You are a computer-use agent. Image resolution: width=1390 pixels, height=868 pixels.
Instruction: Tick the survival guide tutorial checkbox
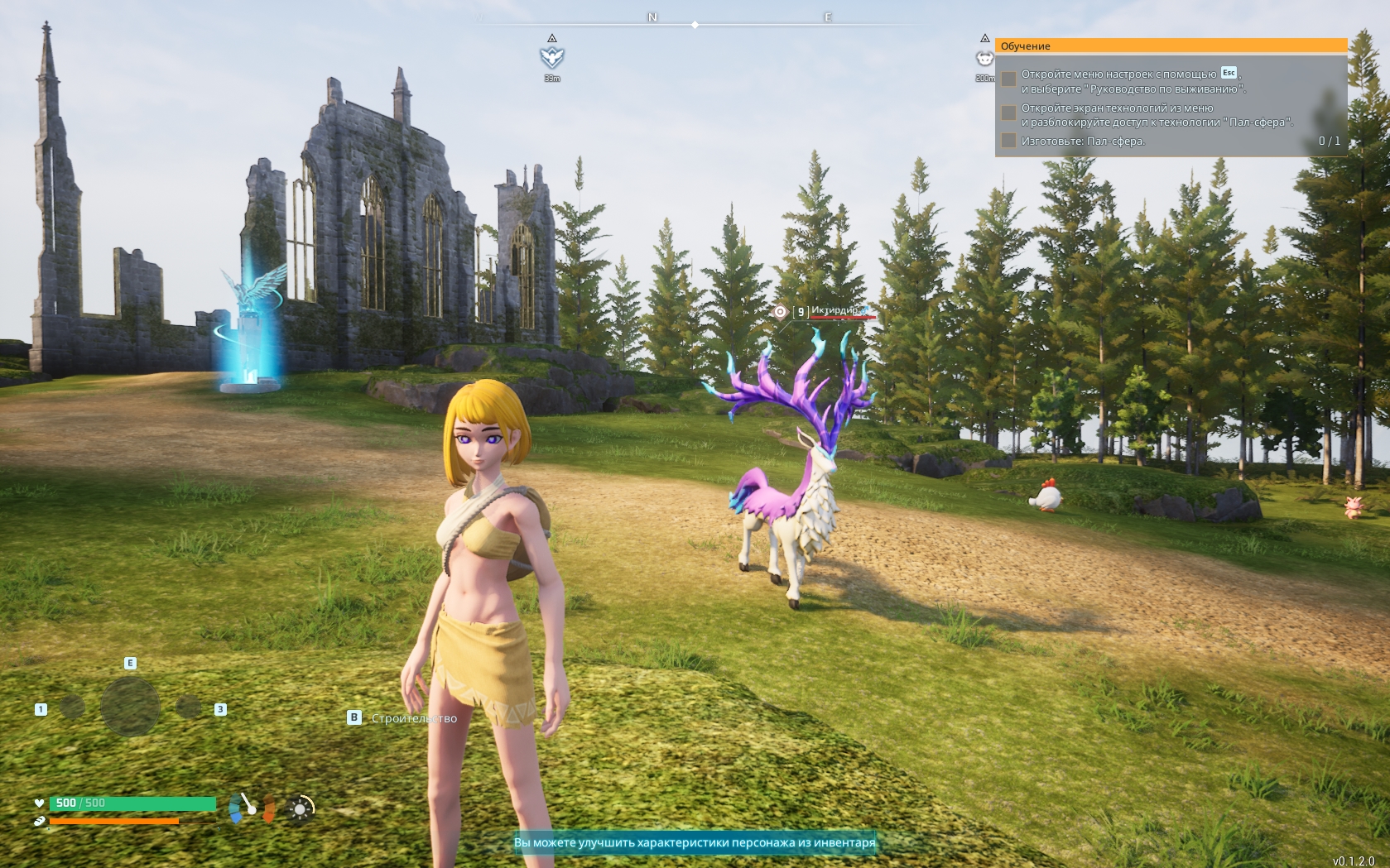[1008, 79]
